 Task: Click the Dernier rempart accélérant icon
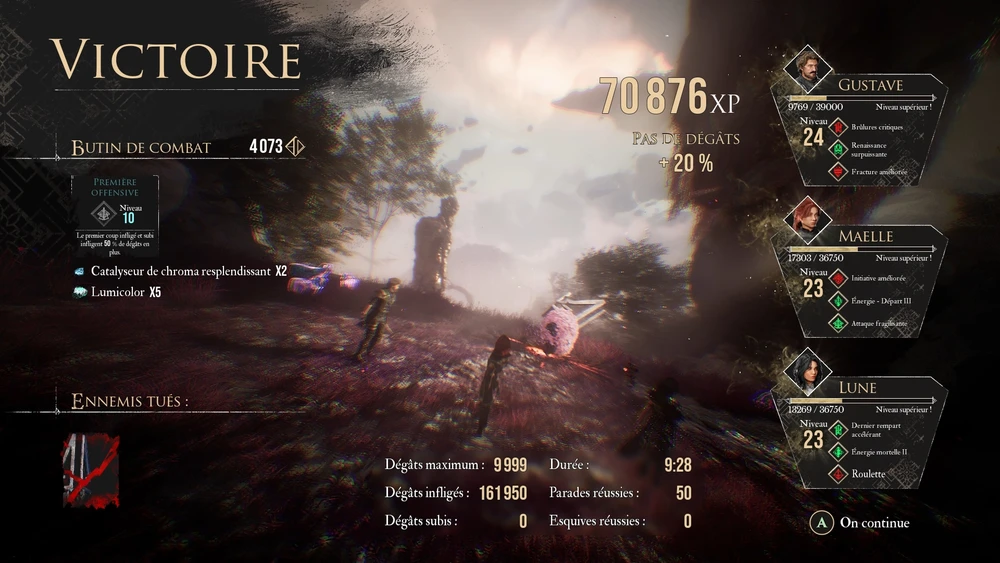[x=837, y=430]
